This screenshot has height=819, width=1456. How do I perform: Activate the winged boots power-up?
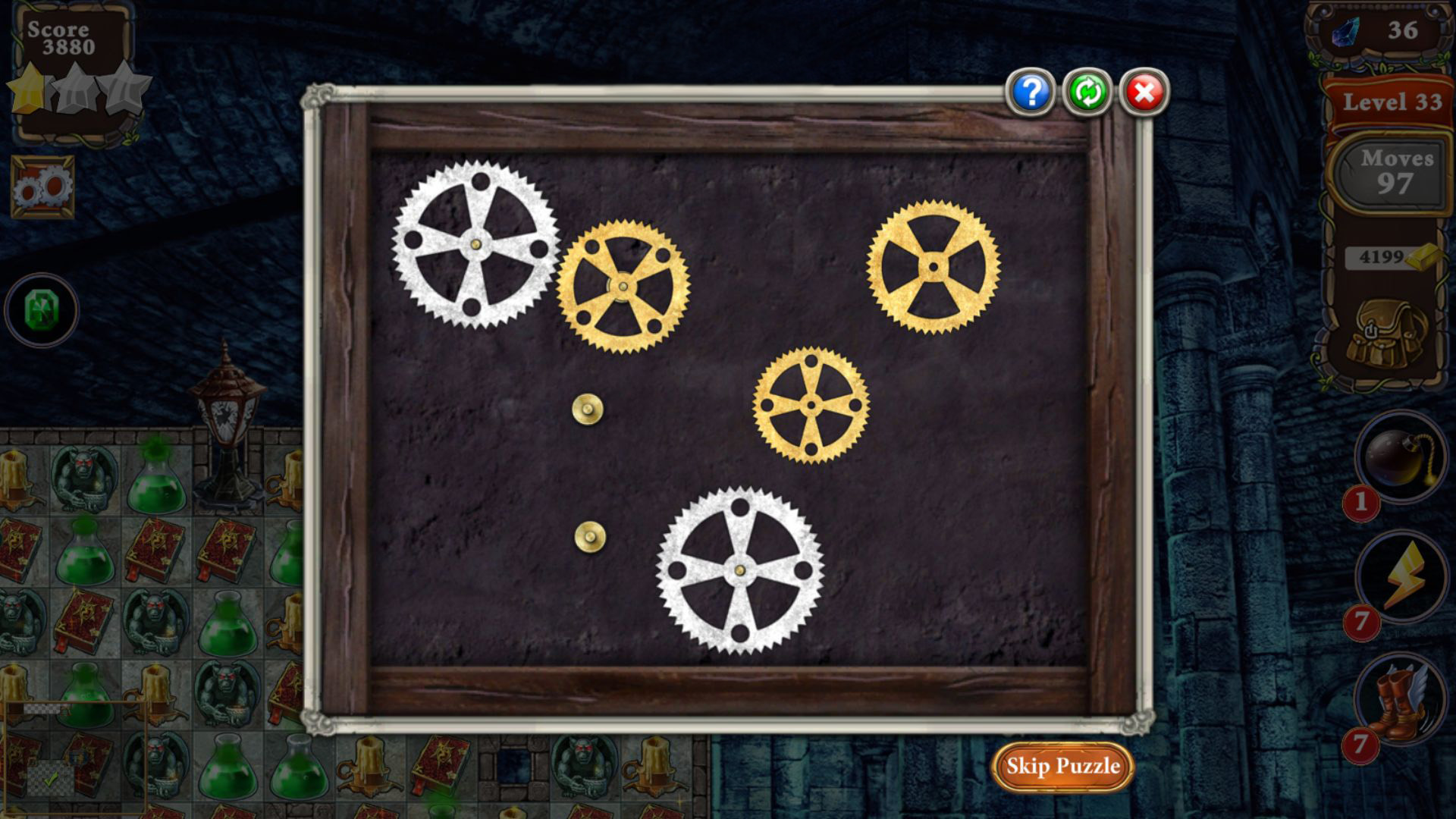(1400, 699)
